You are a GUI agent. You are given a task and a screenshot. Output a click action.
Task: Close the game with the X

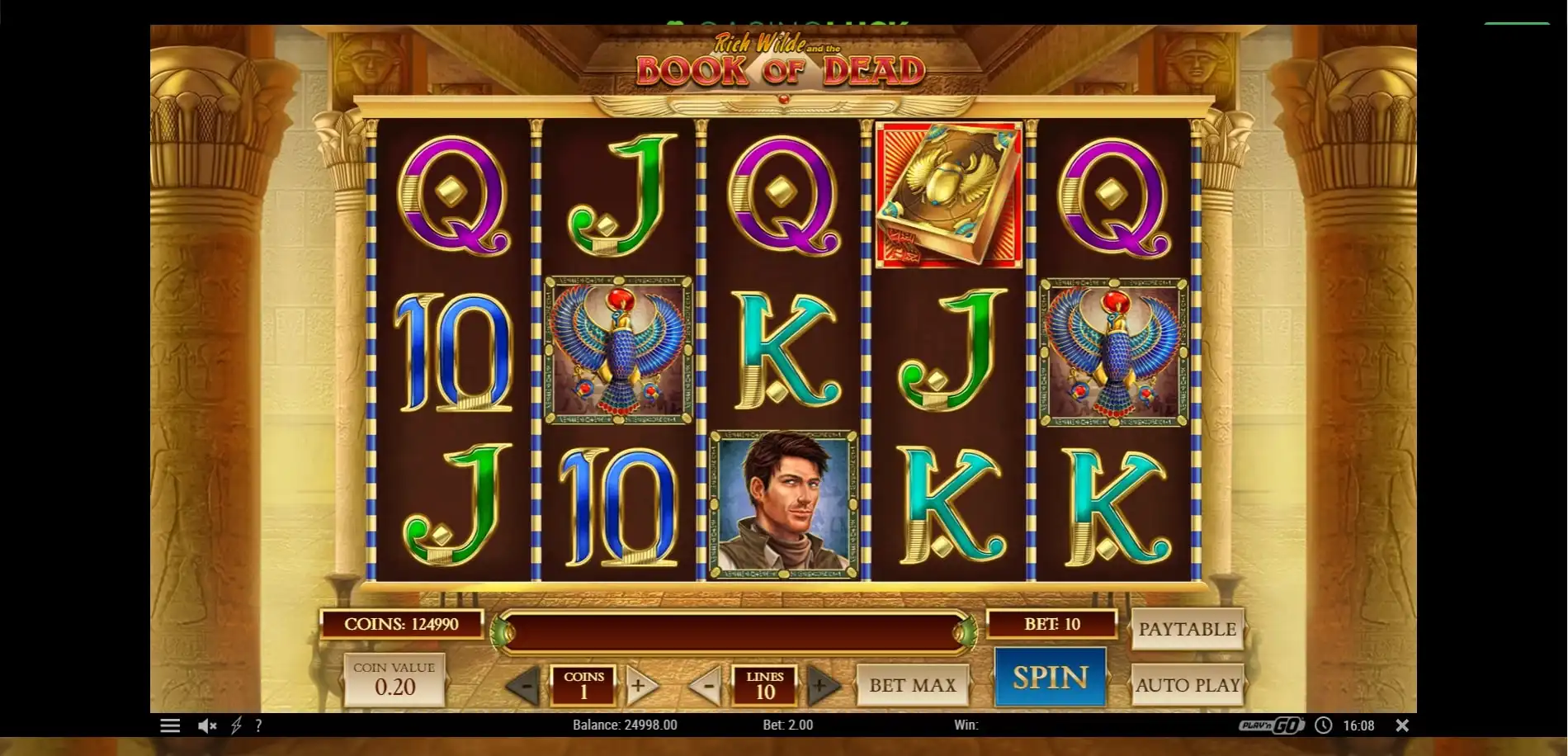coord(1401,725)
